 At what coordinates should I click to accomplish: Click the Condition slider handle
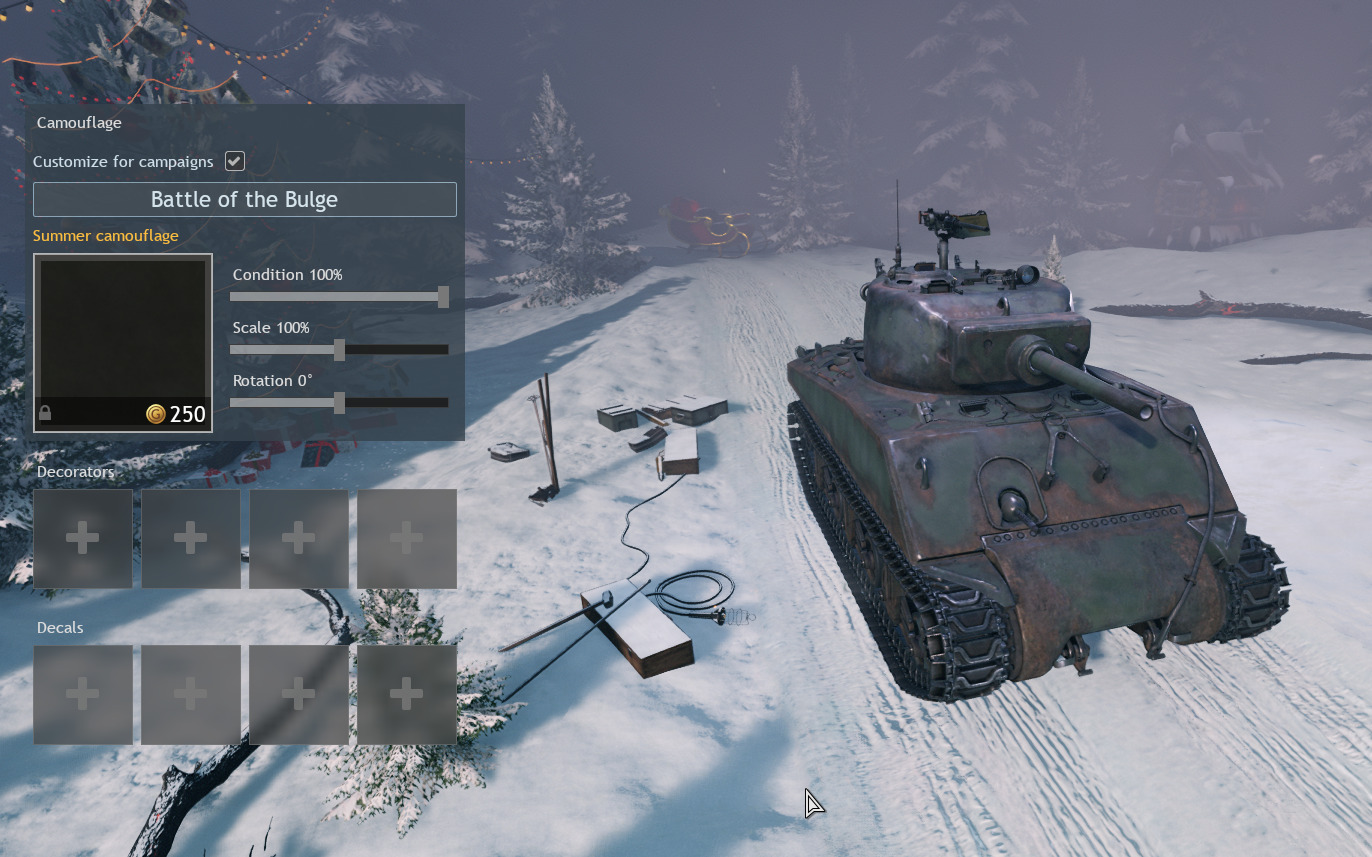(x=443, y=296)
